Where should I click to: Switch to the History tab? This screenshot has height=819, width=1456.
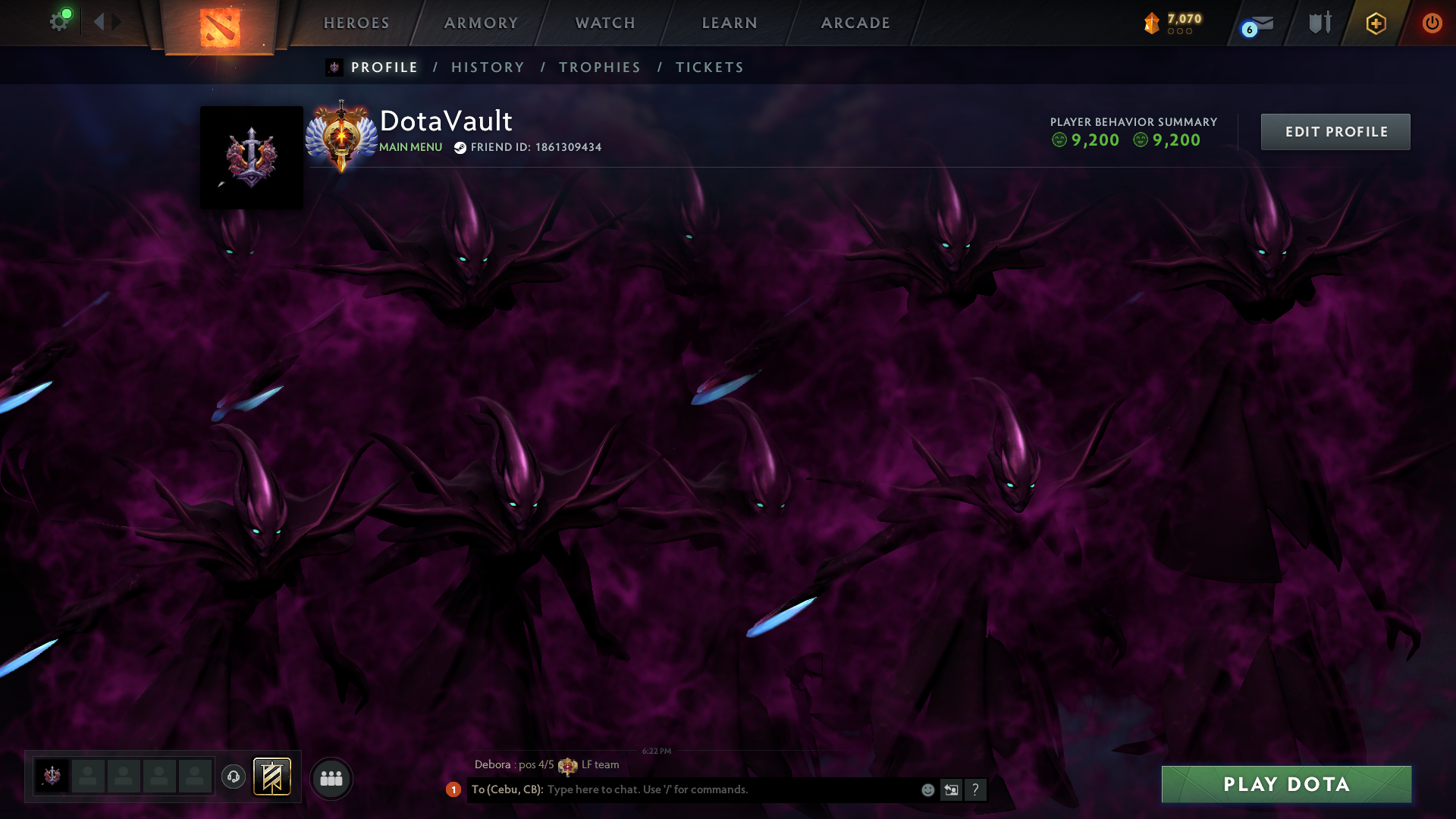488,67
